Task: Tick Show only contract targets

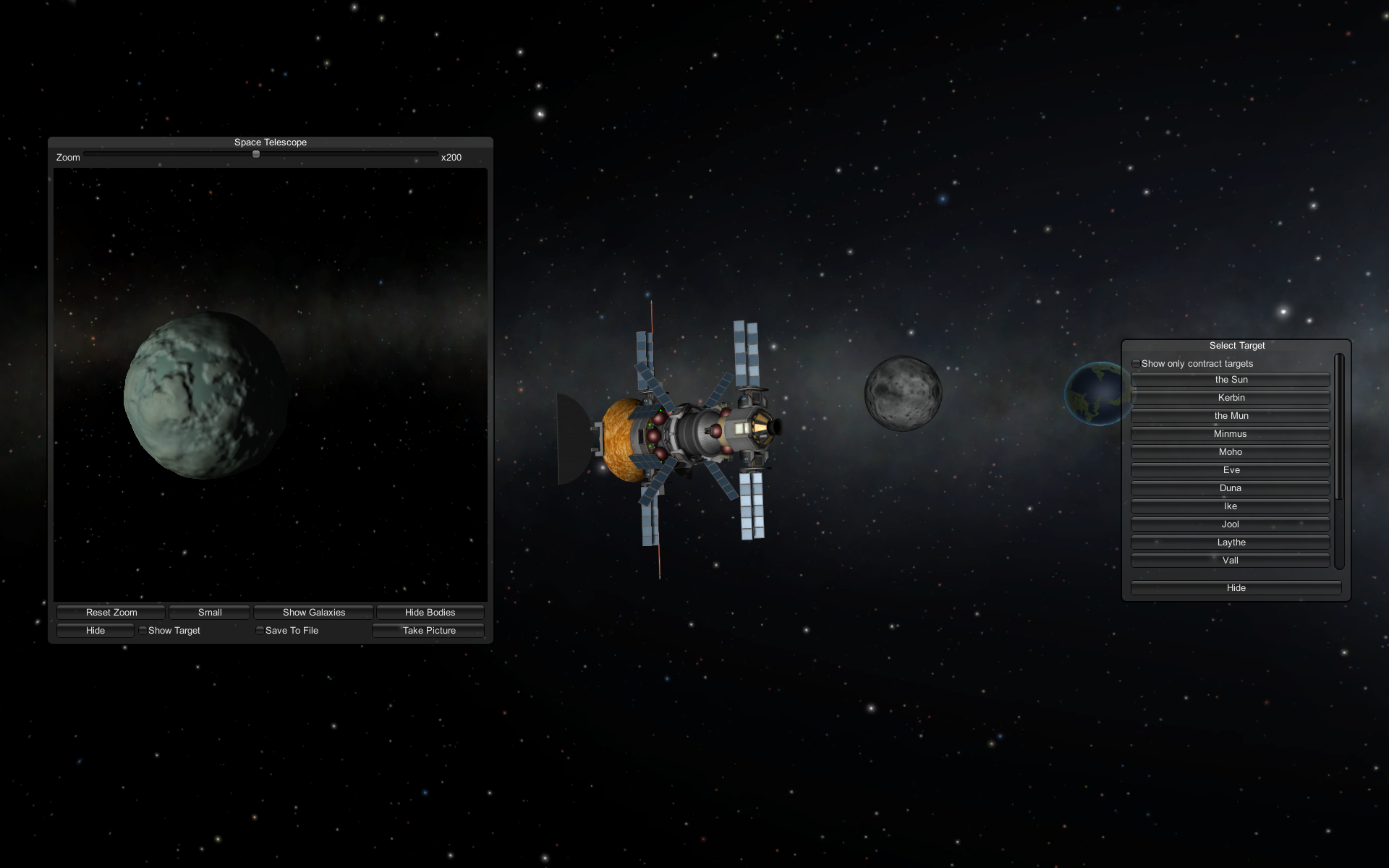Action: tap(1136, 364)
